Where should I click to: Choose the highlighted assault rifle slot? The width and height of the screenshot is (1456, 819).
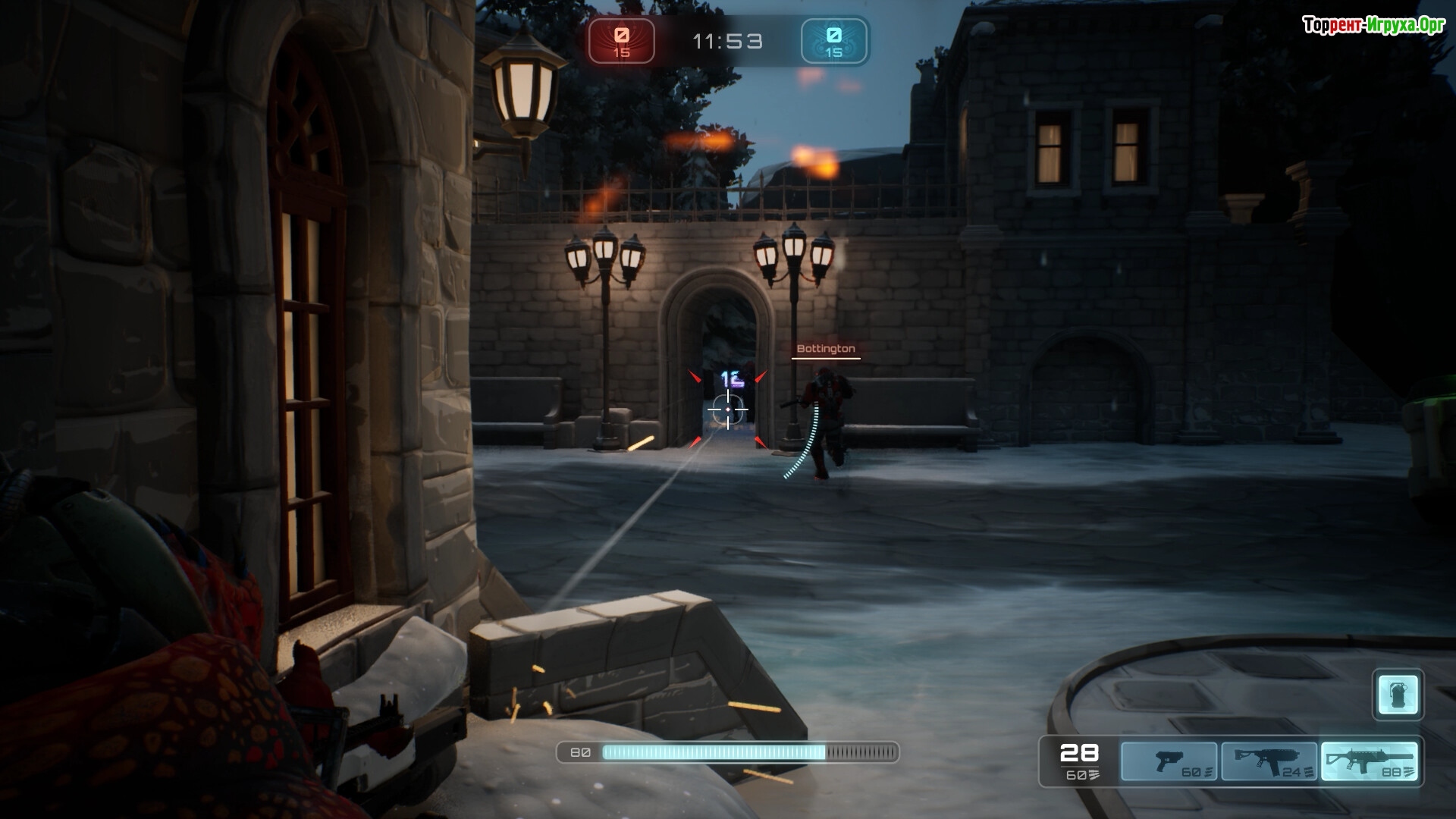[1369, 761]
